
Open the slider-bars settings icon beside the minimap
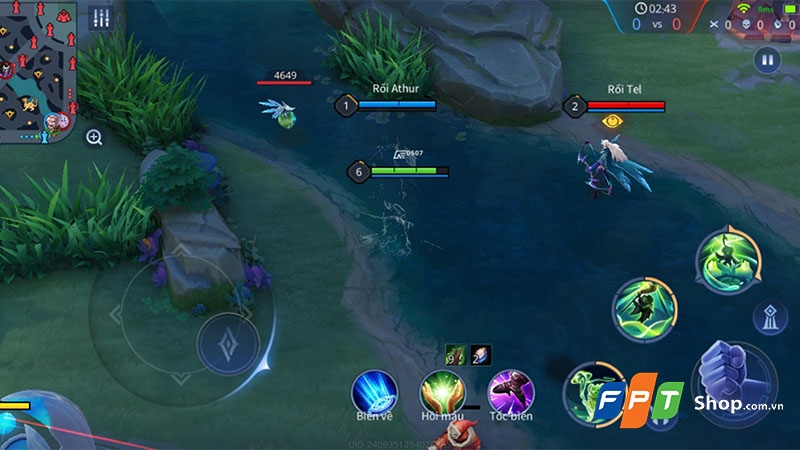[101, 18]
